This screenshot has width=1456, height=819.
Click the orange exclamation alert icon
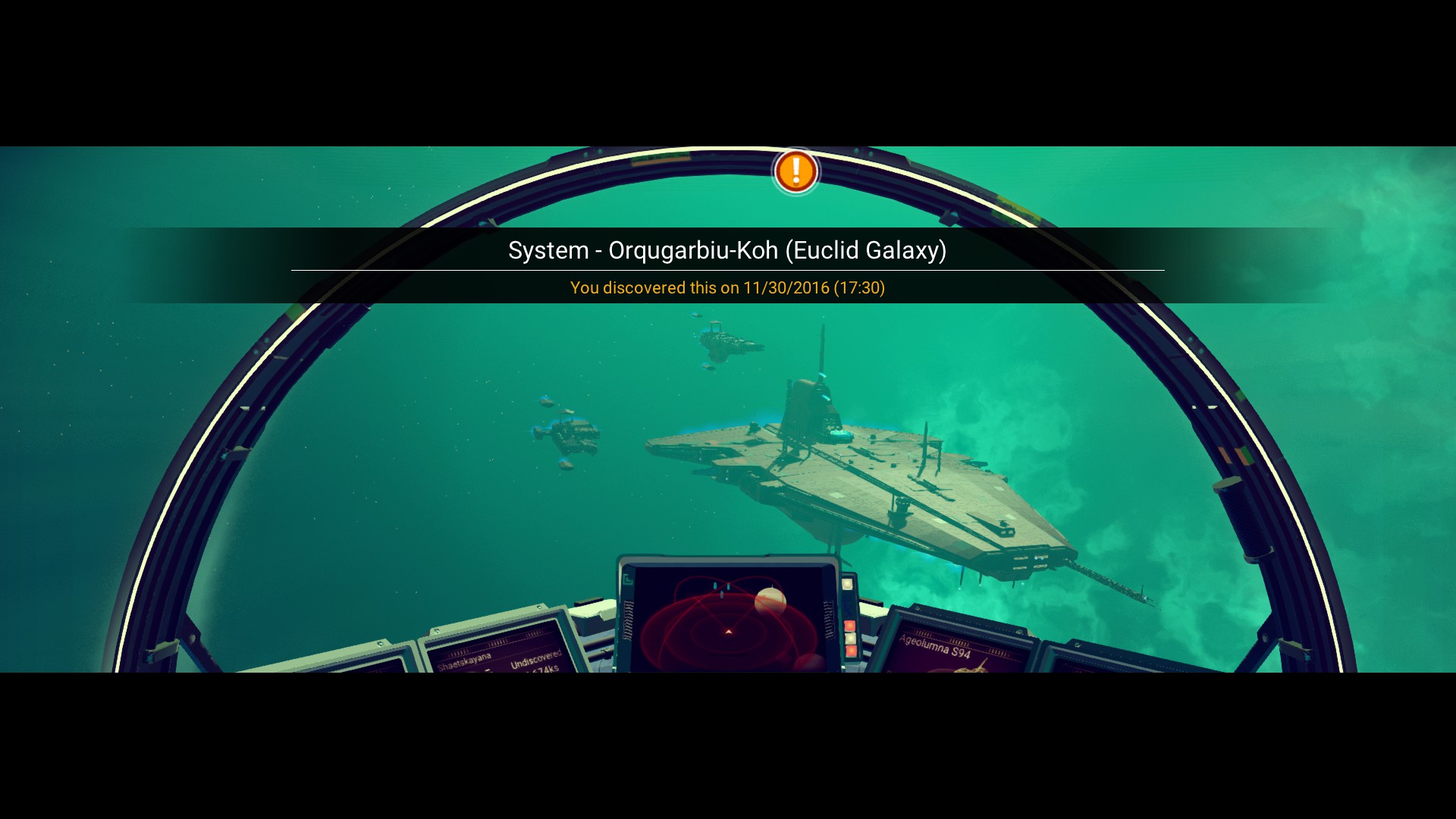pyautogui.click(x=795, y=171)
